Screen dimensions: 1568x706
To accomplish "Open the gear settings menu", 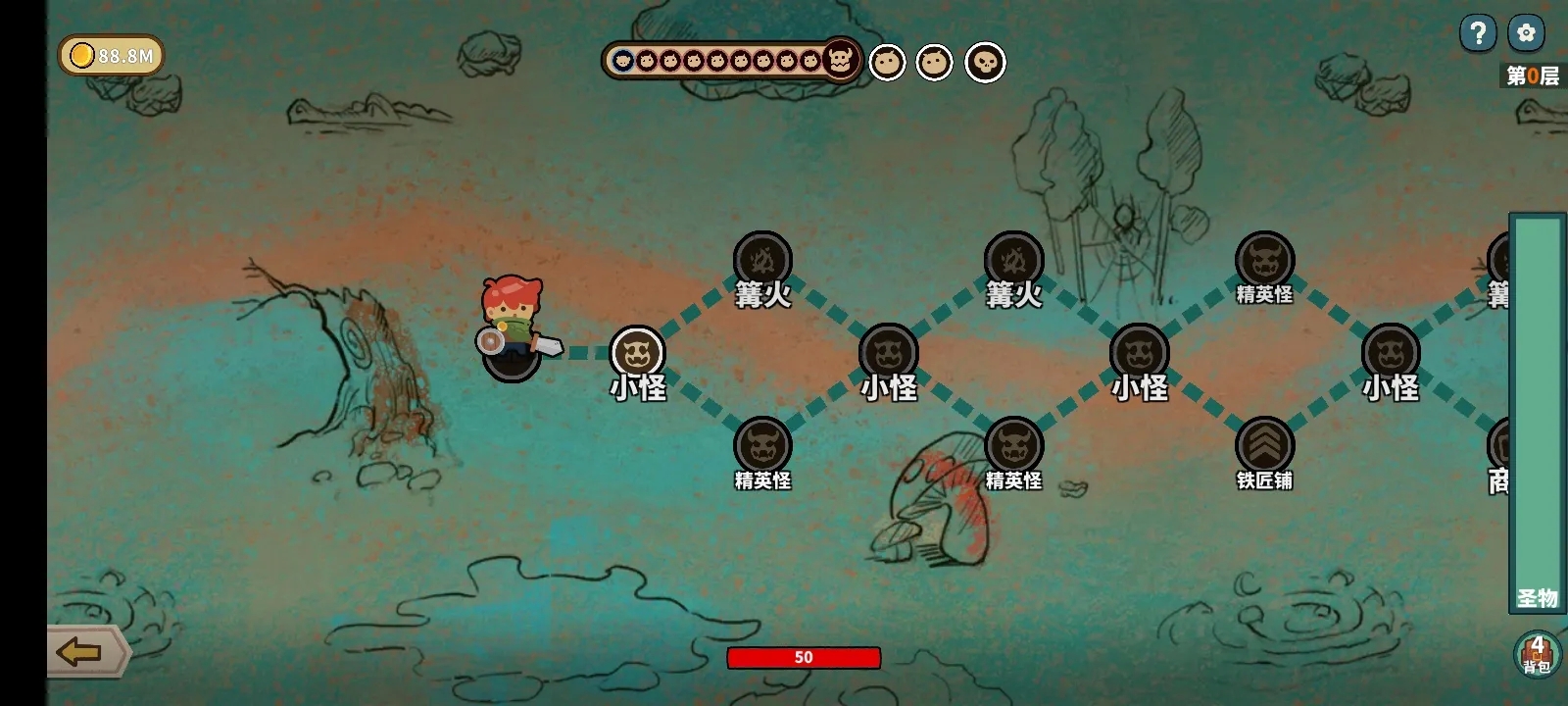I will click(1526, 34).
